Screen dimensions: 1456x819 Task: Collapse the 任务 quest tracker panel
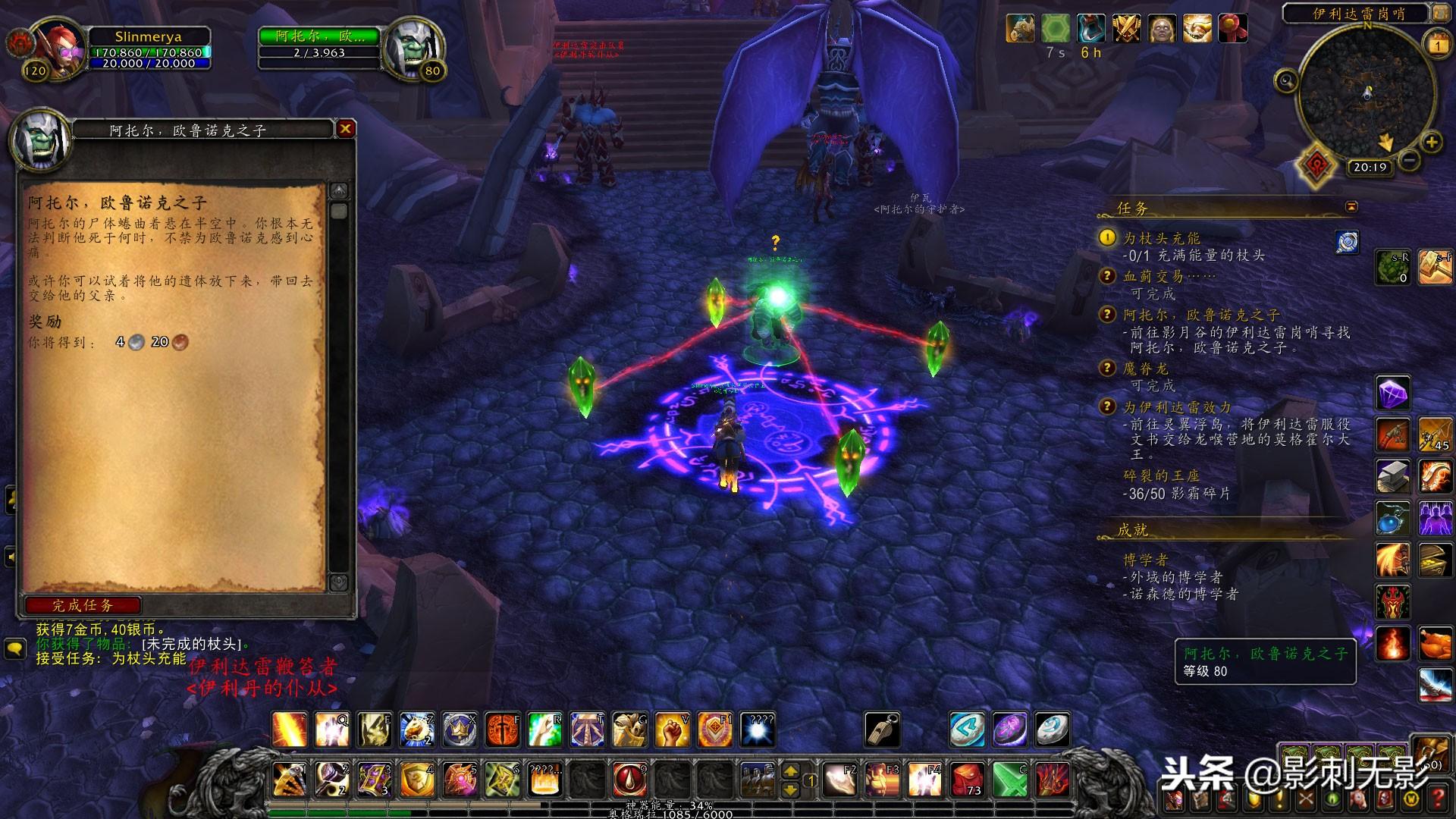[x=1351, y=207]
